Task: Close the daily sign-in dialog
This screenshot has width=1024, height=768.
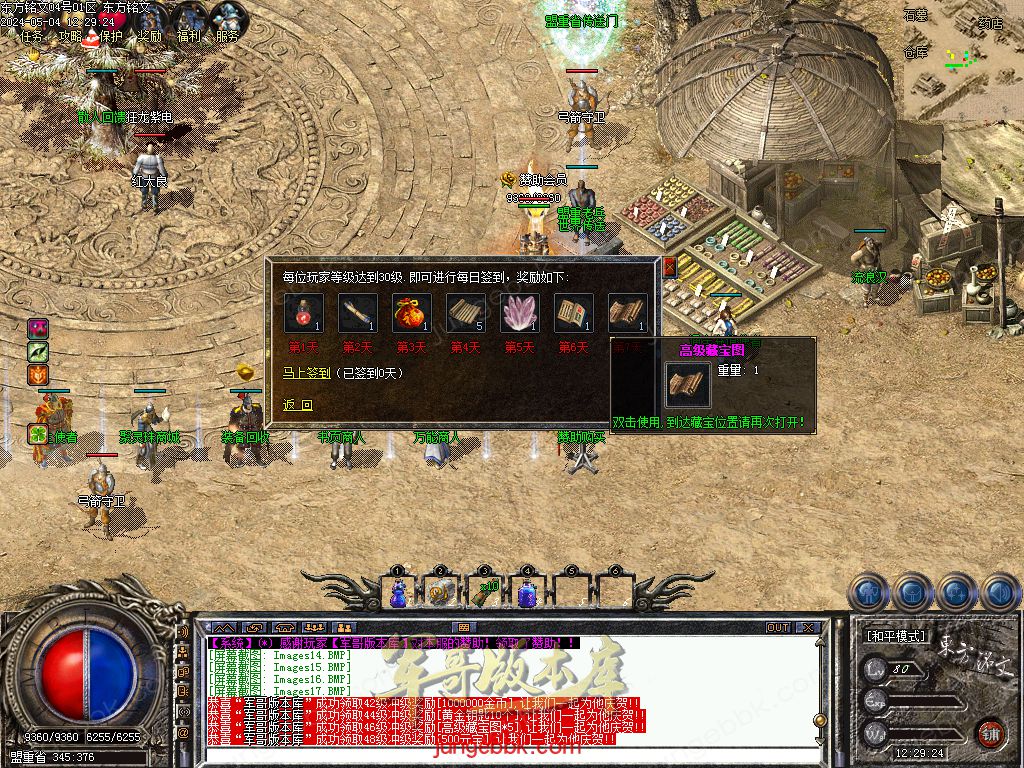Action: [x=669, y=266]
